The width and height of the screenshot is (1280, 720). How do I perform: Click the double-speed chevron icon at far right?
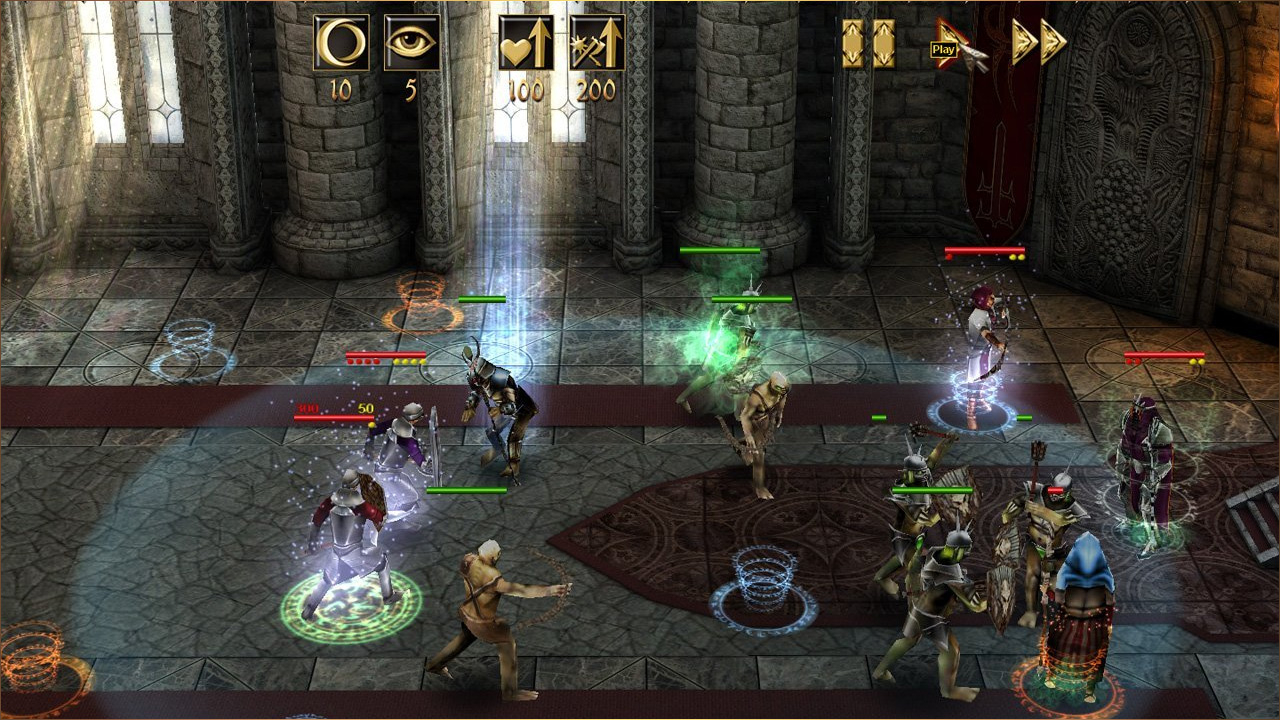pyautogui.click(x=1052, y=42)
